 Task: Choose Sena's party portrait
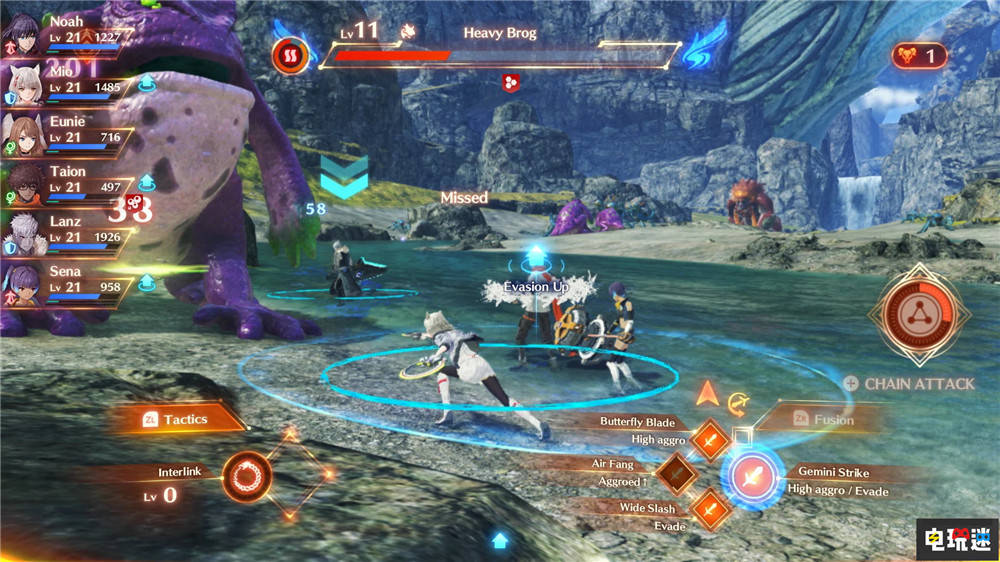click(x=22, y=282)
